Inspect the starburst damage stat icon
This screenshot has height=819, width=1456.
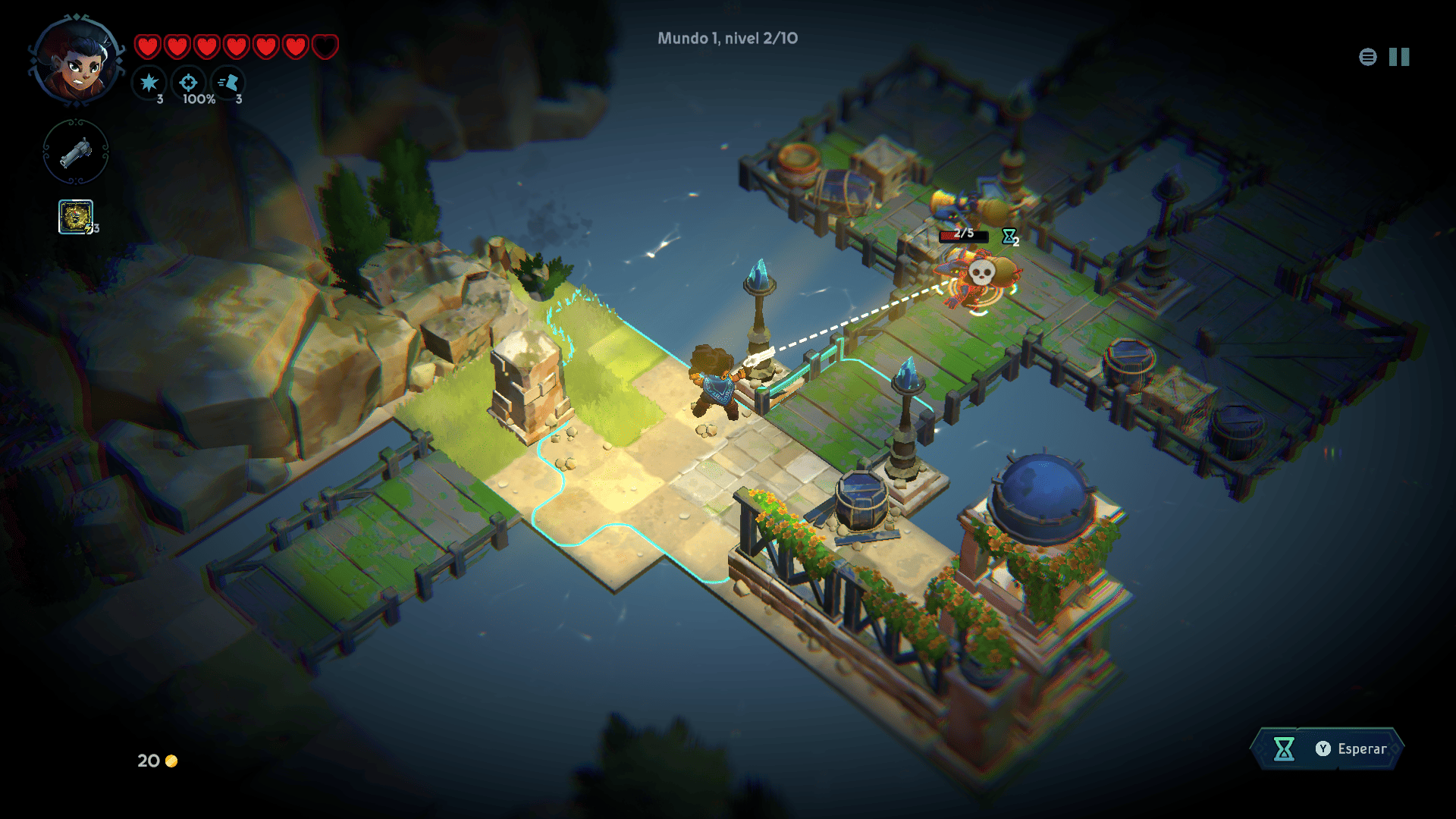pyautogui.click(x=149, y=83)
